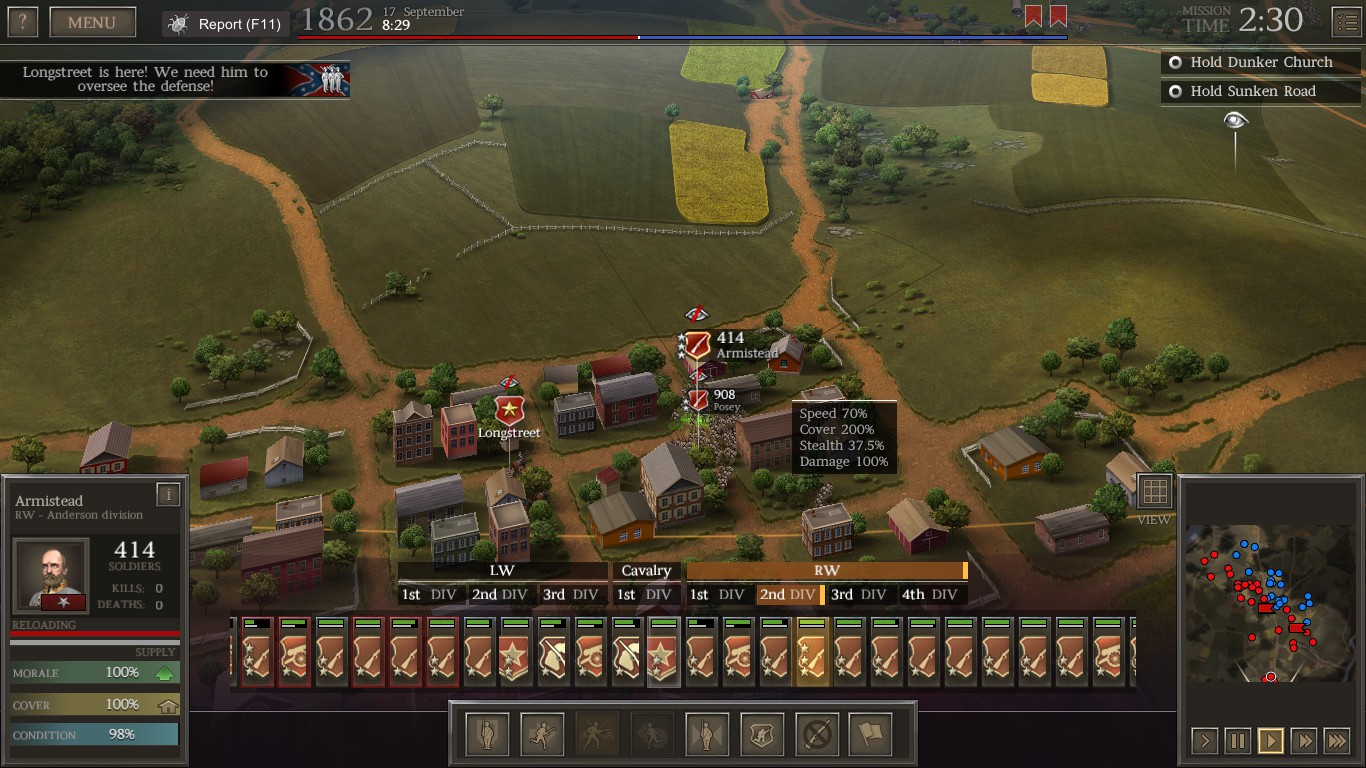Switch to the LW corps tab

tap(502, 571)
